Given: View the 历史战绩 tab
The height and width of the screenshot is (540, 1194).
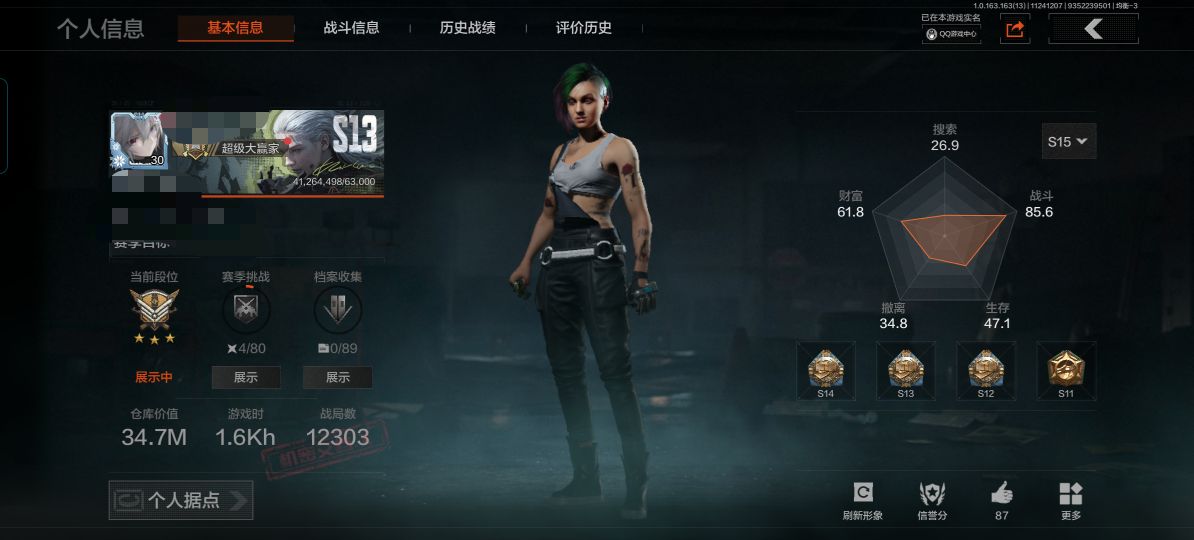Looking at the screenshot, I should coord(467,28).
